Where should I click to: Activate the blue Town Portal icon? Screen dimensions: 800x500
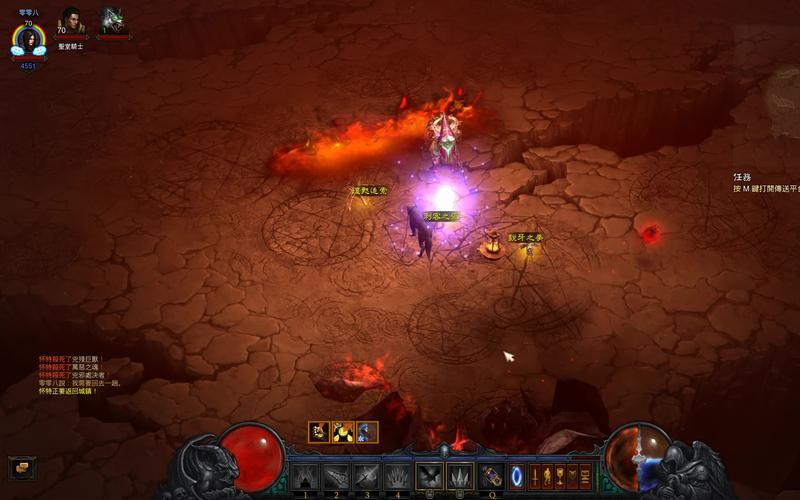517,476
